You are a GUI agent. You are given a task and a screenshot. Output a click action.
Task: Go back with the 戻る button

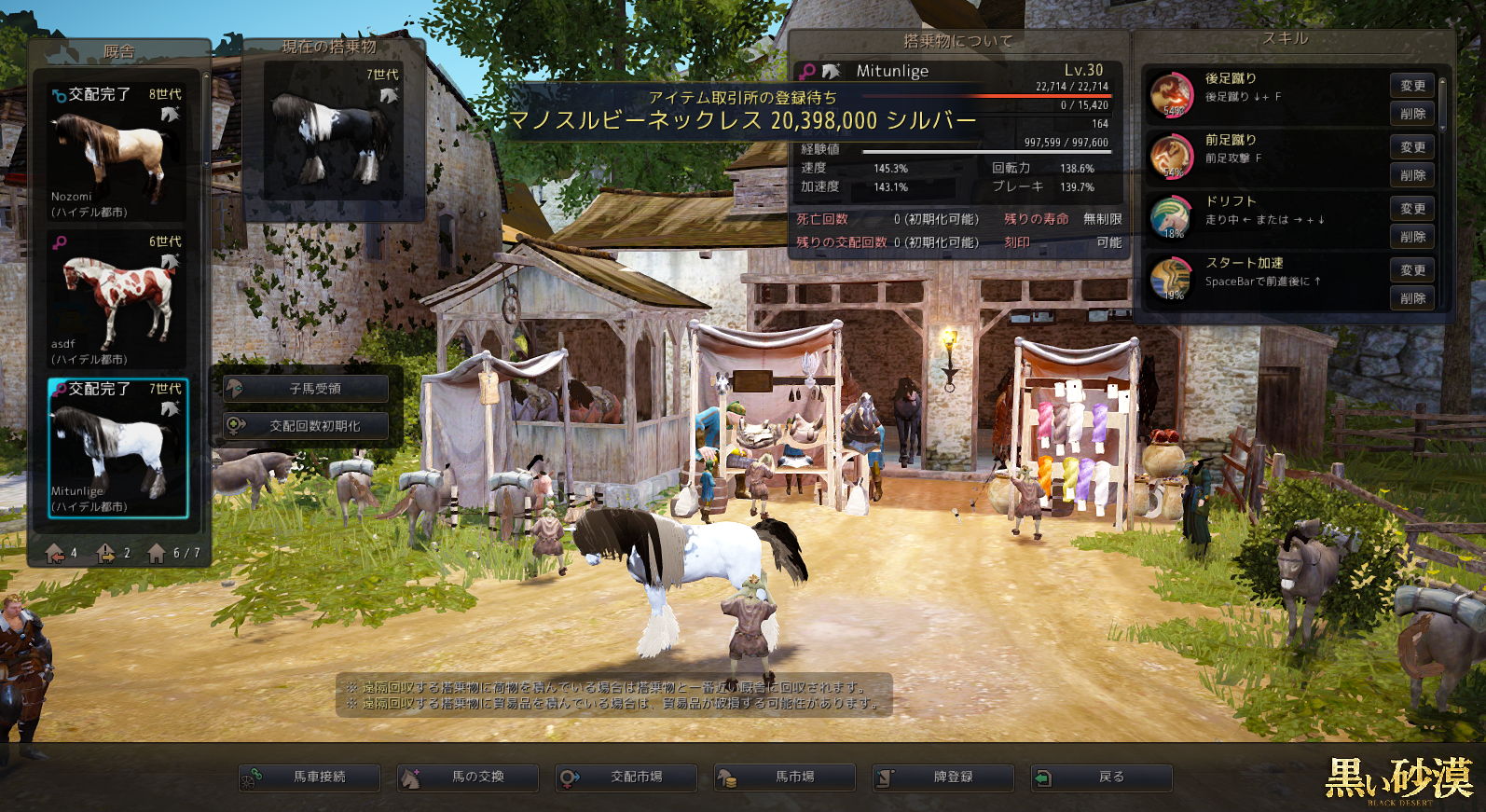coord(1102,777)
